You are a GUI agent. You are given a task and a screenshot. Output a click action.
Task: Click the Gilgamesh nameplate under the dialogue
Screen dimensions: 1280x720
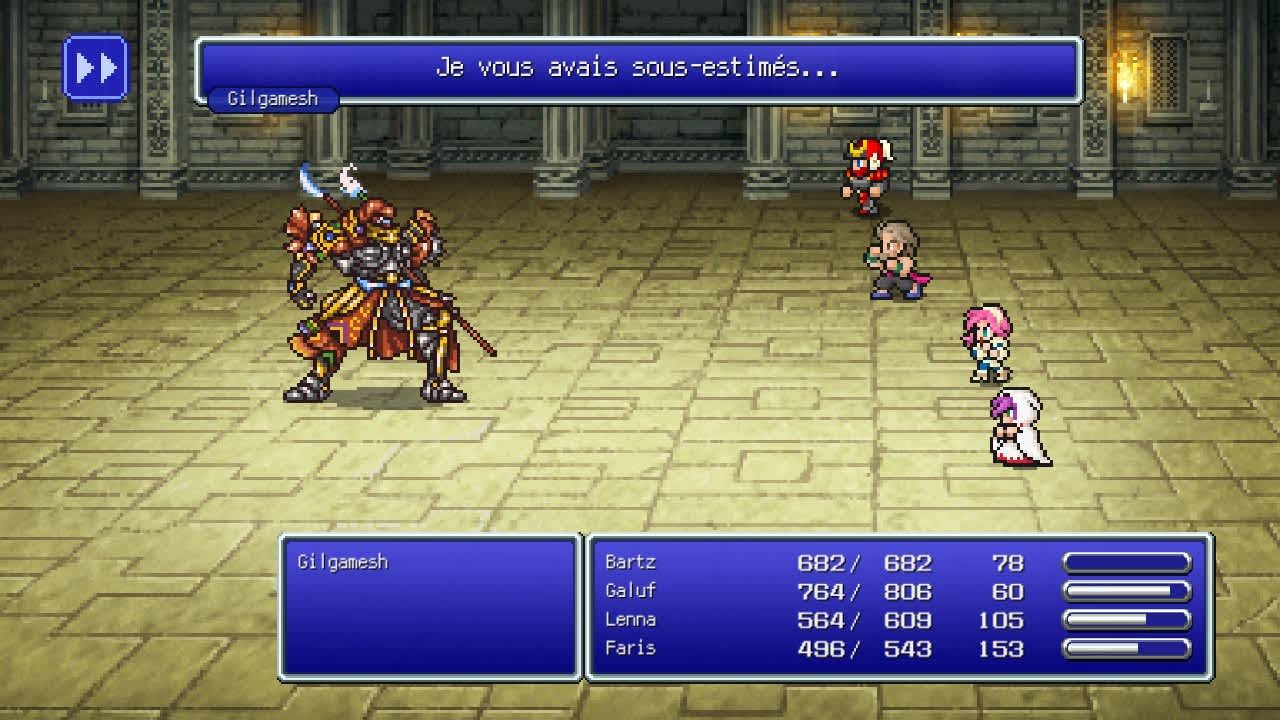(273, 98)
